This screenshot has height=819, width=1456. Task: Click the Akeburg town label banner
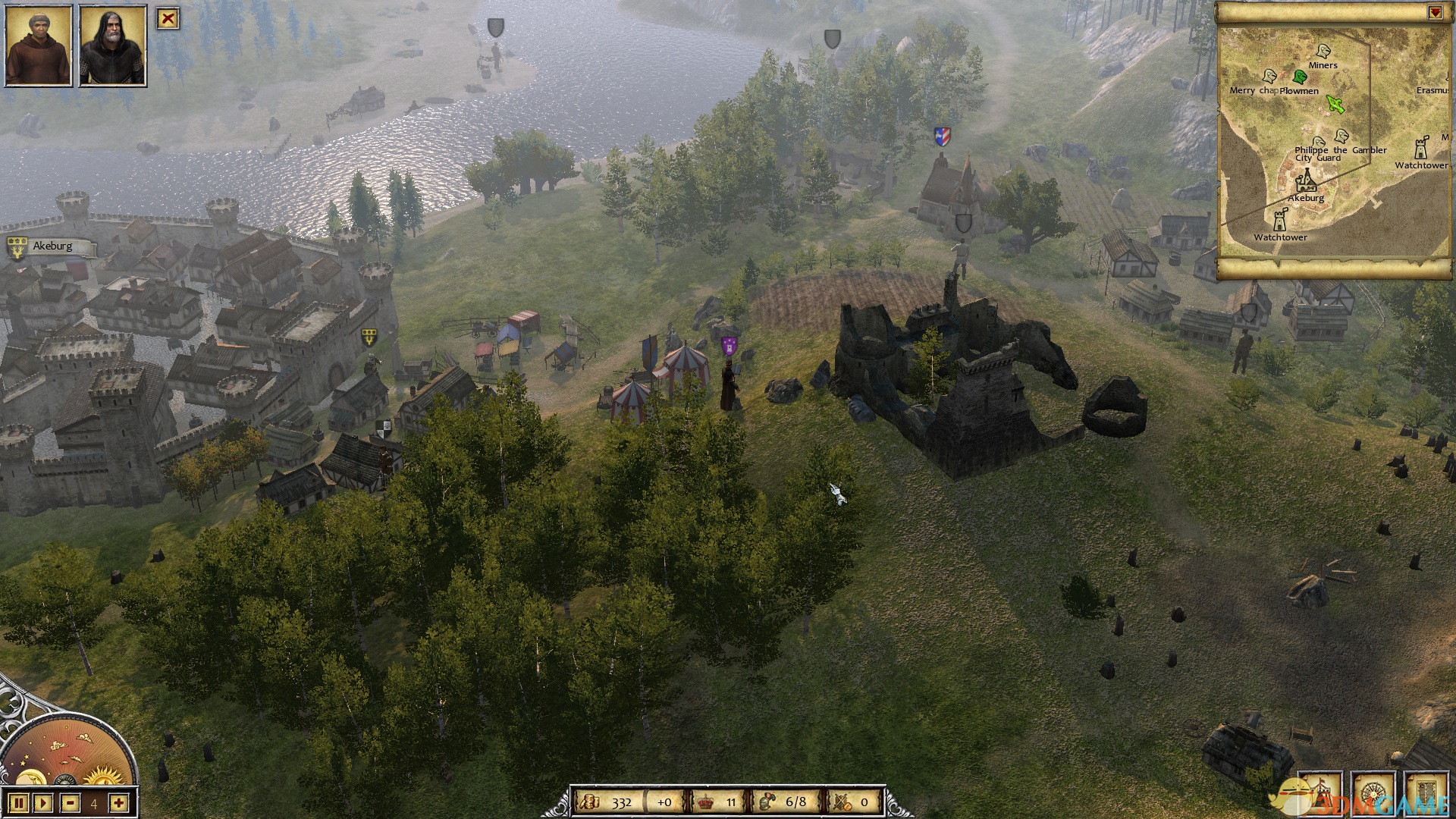(x=53, y=246)
